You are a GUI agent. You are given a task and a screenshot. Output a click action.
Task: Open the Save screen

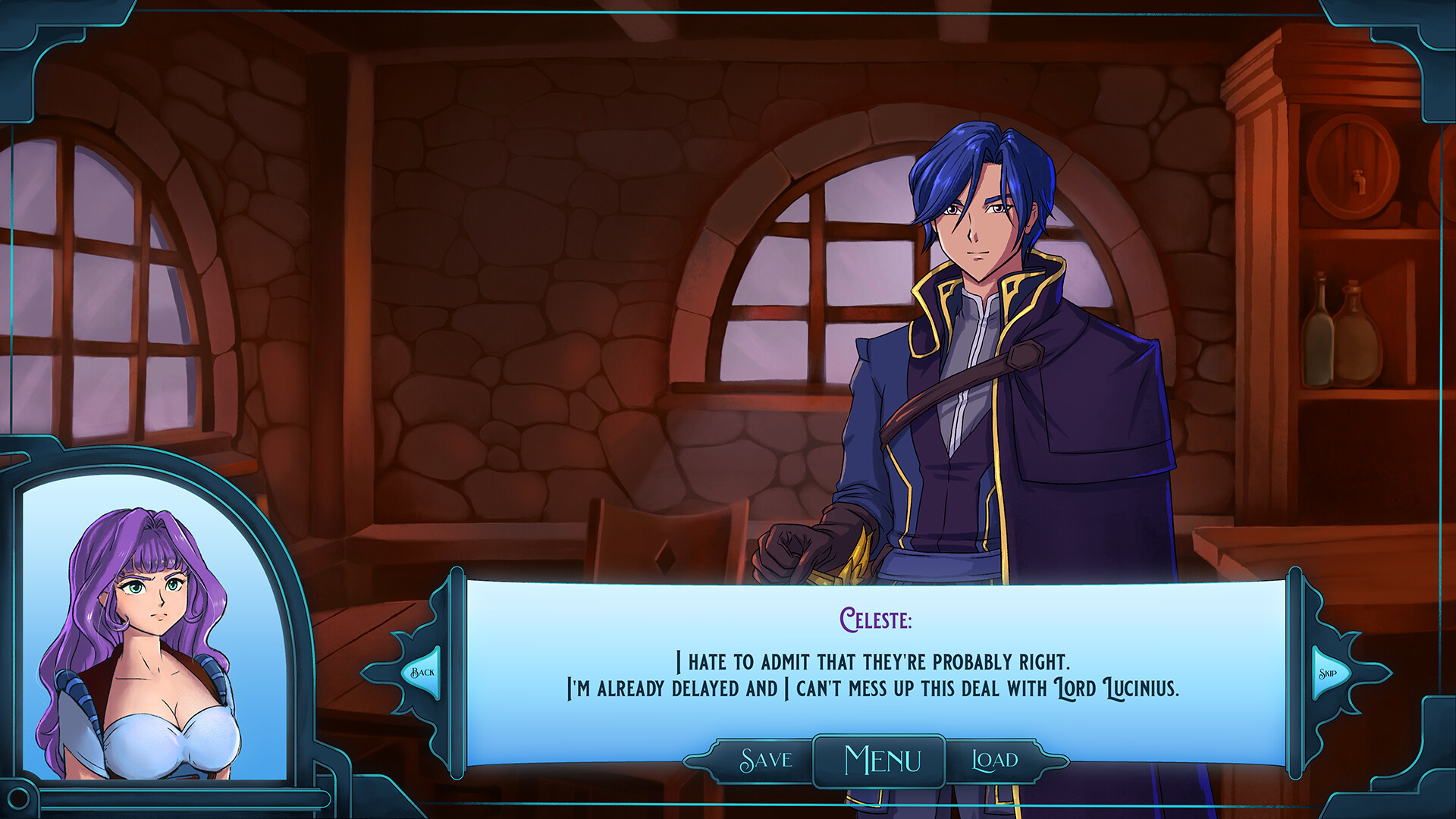765,760
